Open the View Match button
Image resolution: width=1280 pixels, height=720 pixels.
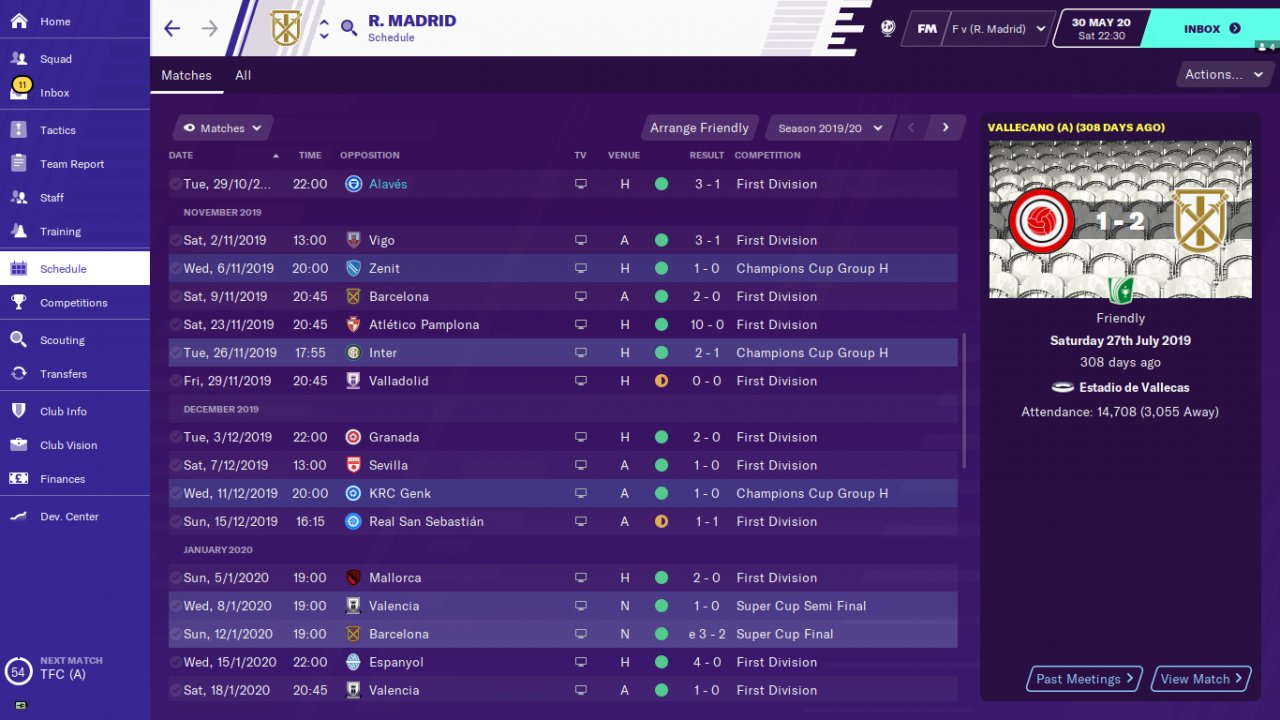1201,679
